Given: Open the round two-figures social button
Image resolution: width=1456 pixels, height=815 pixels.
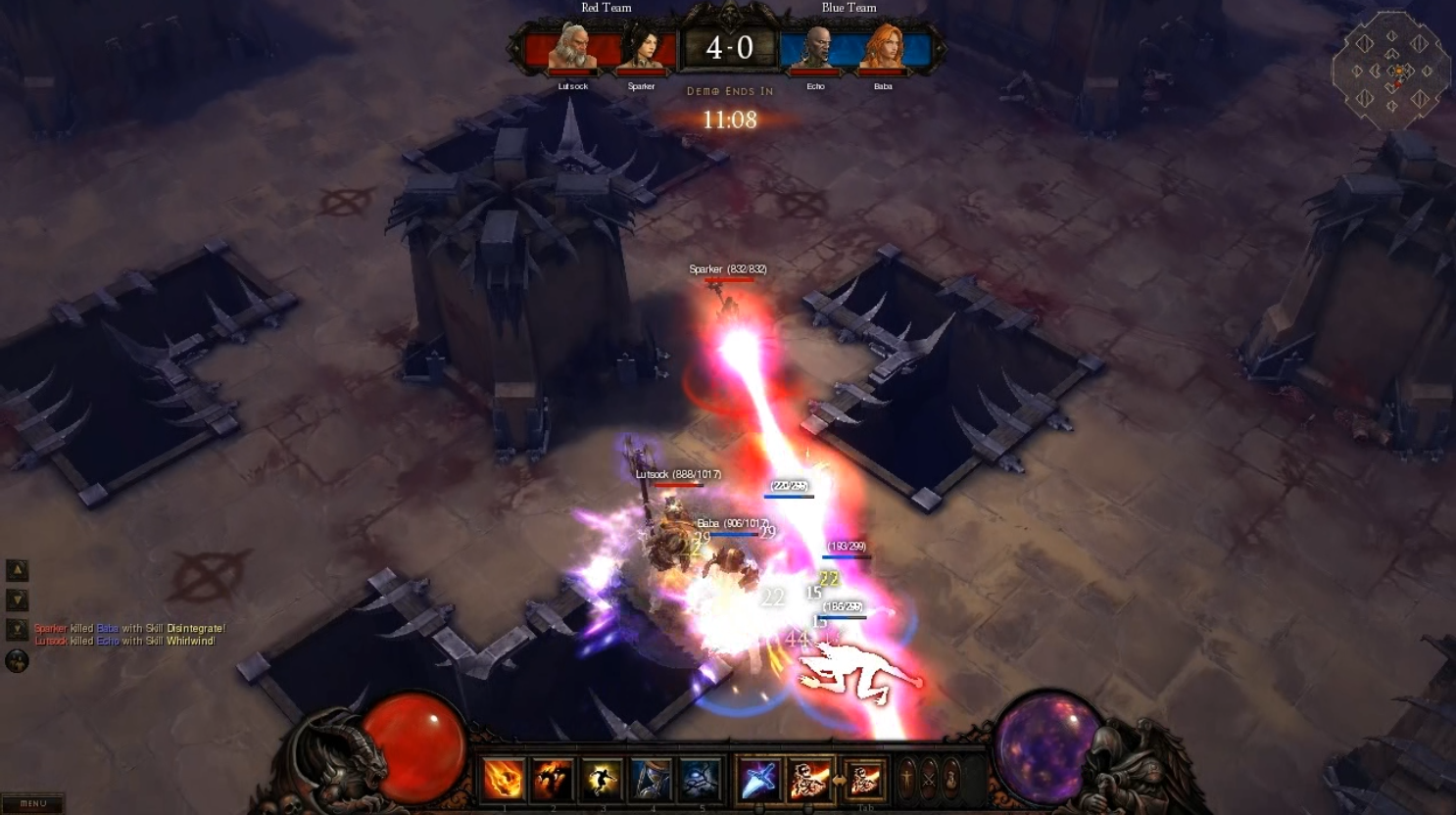Looking at the screenshot, I should pos(17,661).
